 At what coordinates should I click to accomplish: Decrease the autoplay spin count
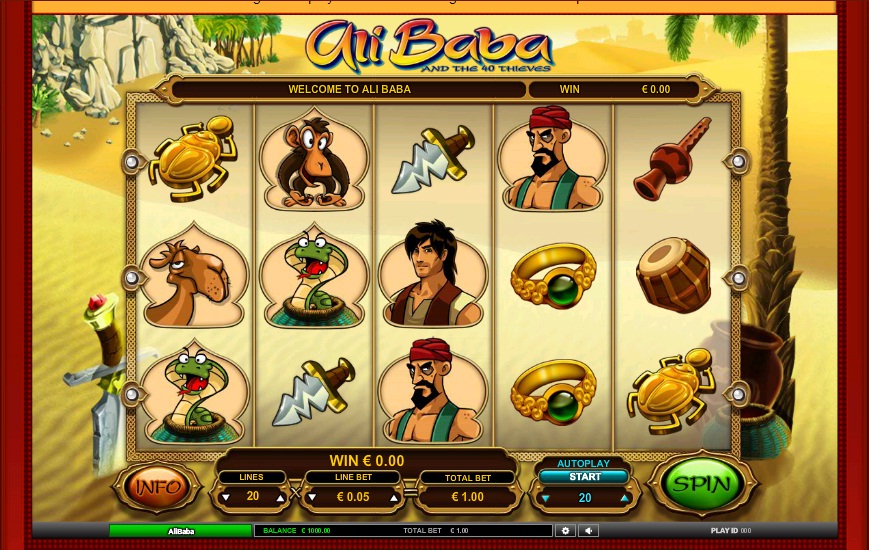tap(546, 498)
